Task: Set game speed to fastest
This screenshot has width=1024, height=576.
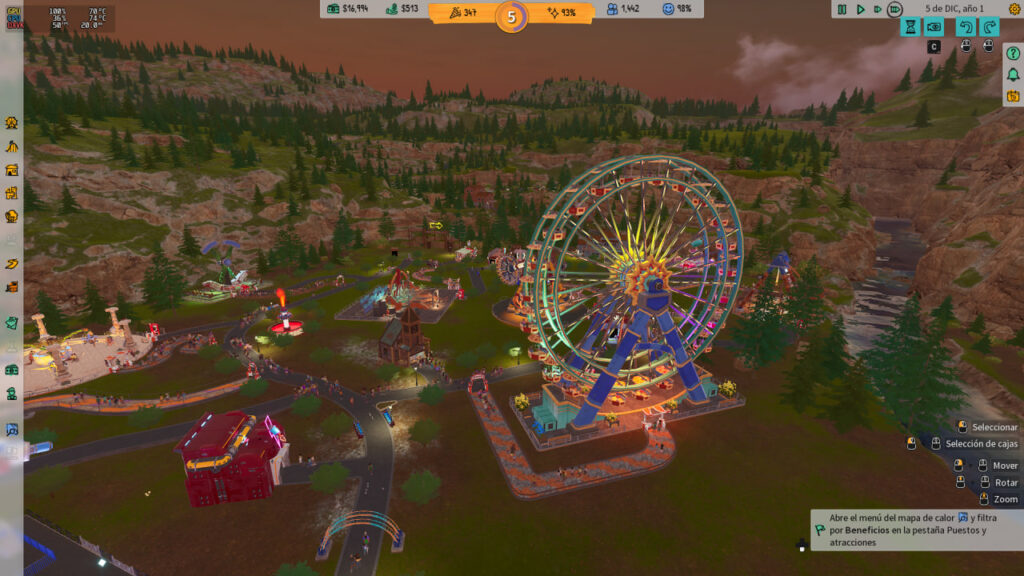Action: (x=894, y=9)
